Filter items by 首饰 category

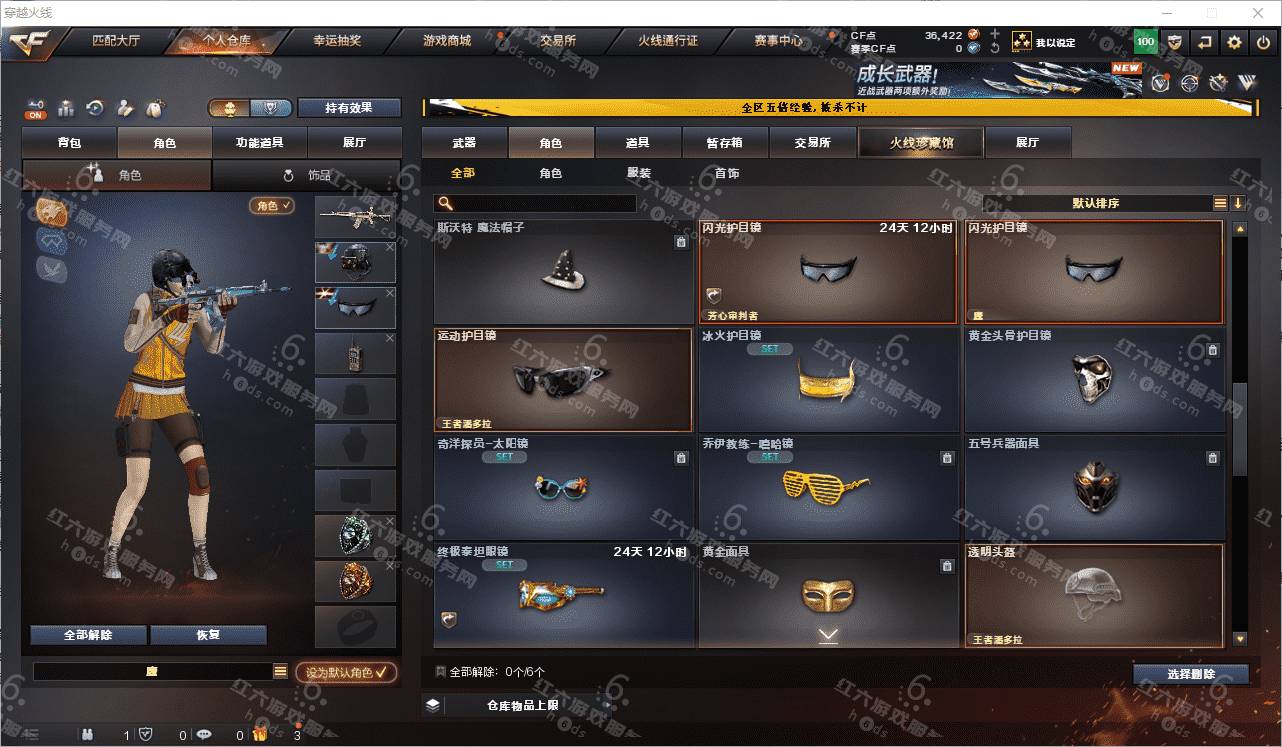[x=727, y=173]
